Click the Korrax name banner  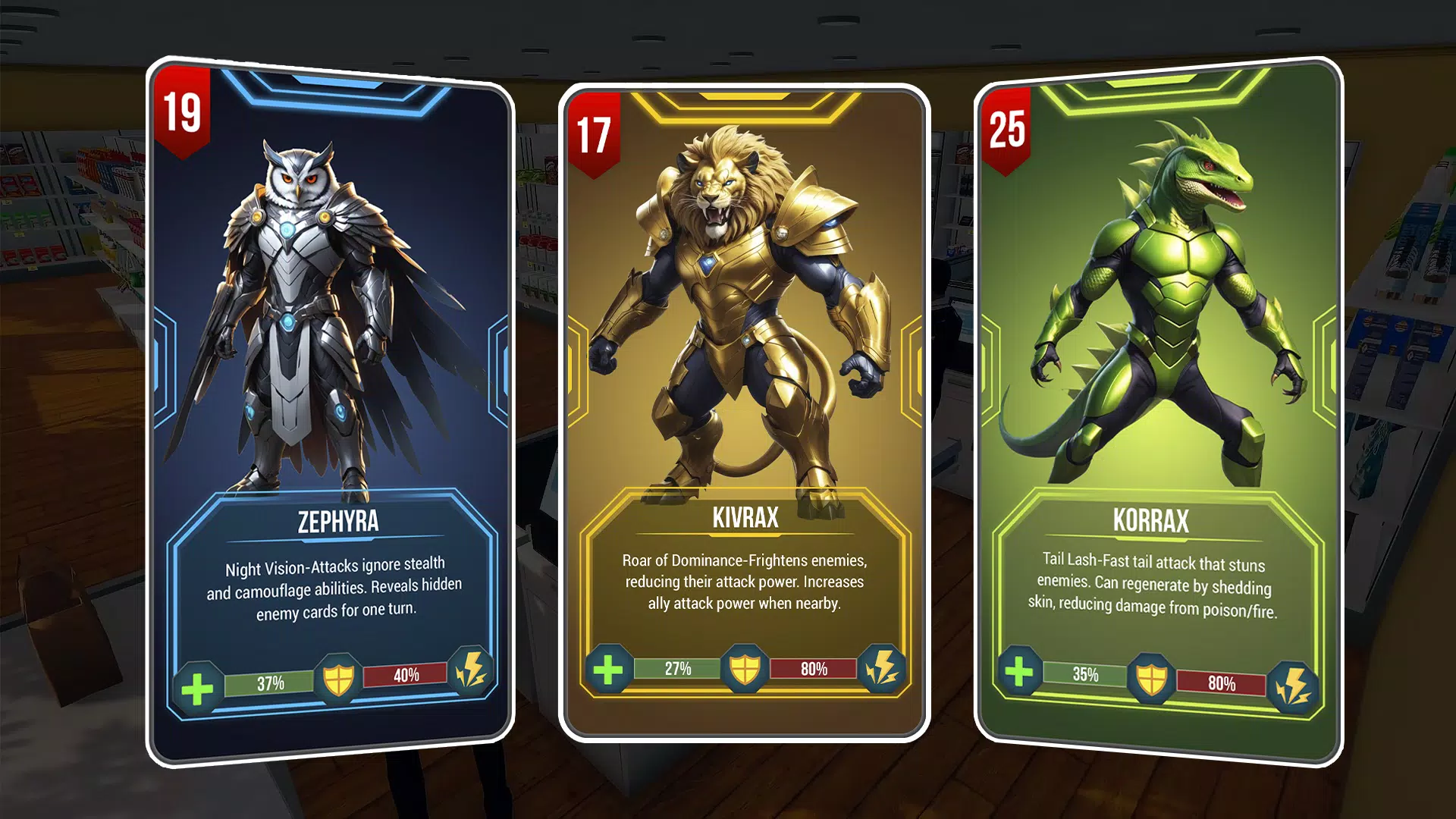pyautogui.click(x=1150, y=519)
